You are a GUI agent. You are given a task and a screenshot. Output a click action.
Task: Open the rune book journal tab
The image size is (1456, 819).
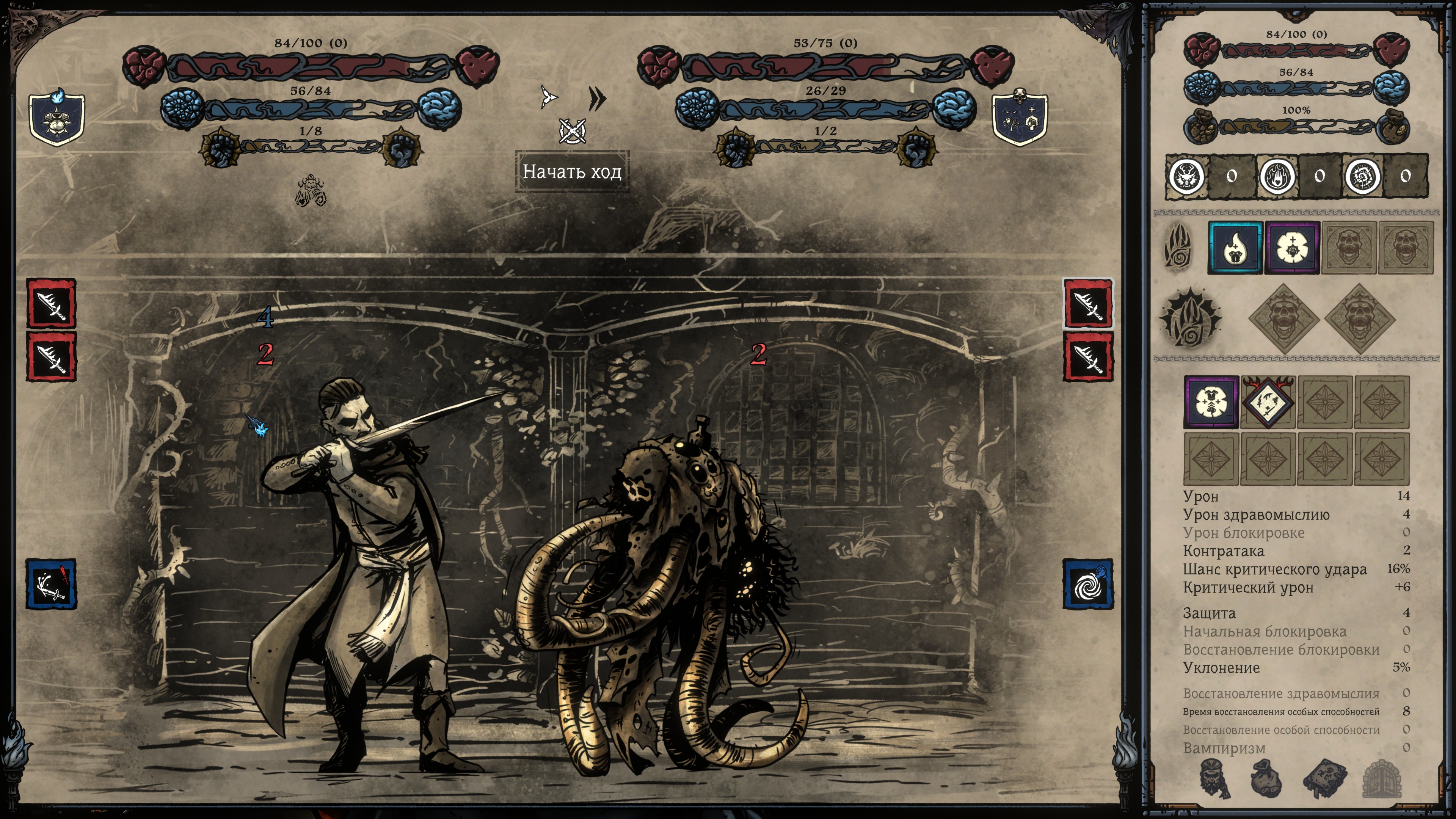coord(1324,778)
